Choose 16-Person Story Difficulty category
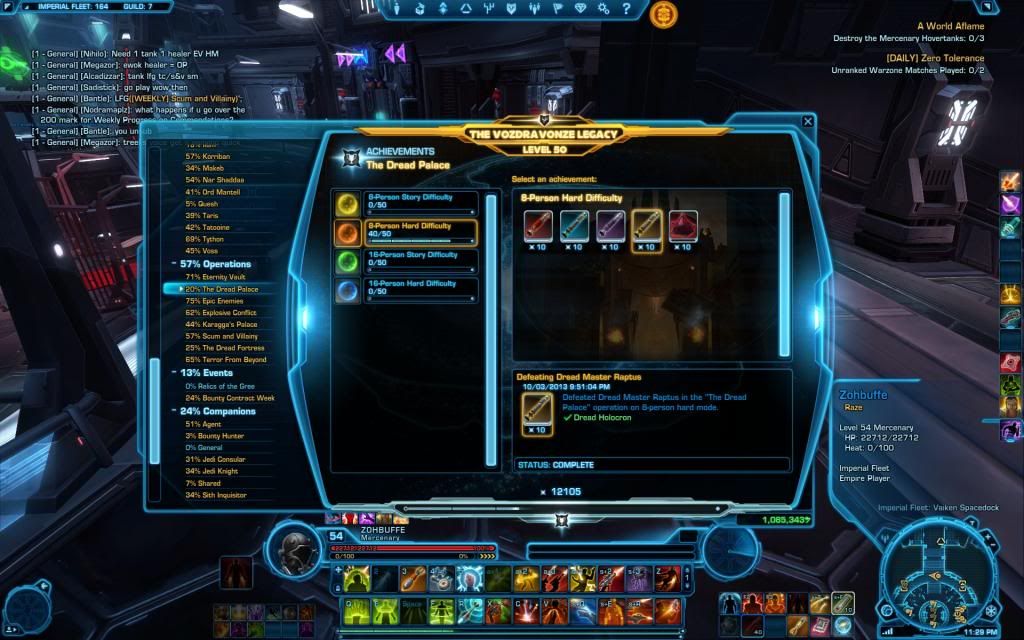 tap(412, 260)
